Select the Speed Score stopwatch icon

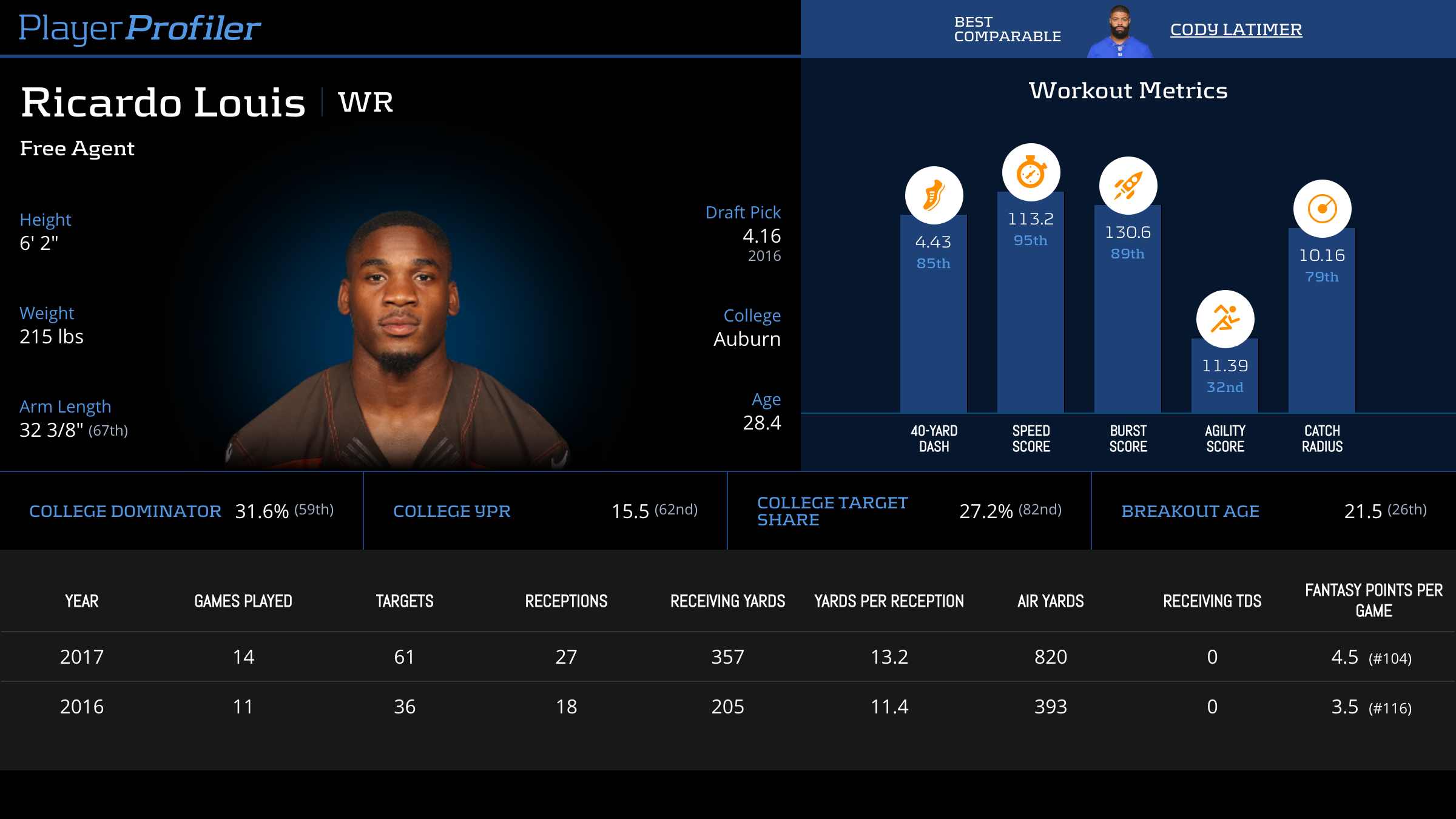point(1031,172)
